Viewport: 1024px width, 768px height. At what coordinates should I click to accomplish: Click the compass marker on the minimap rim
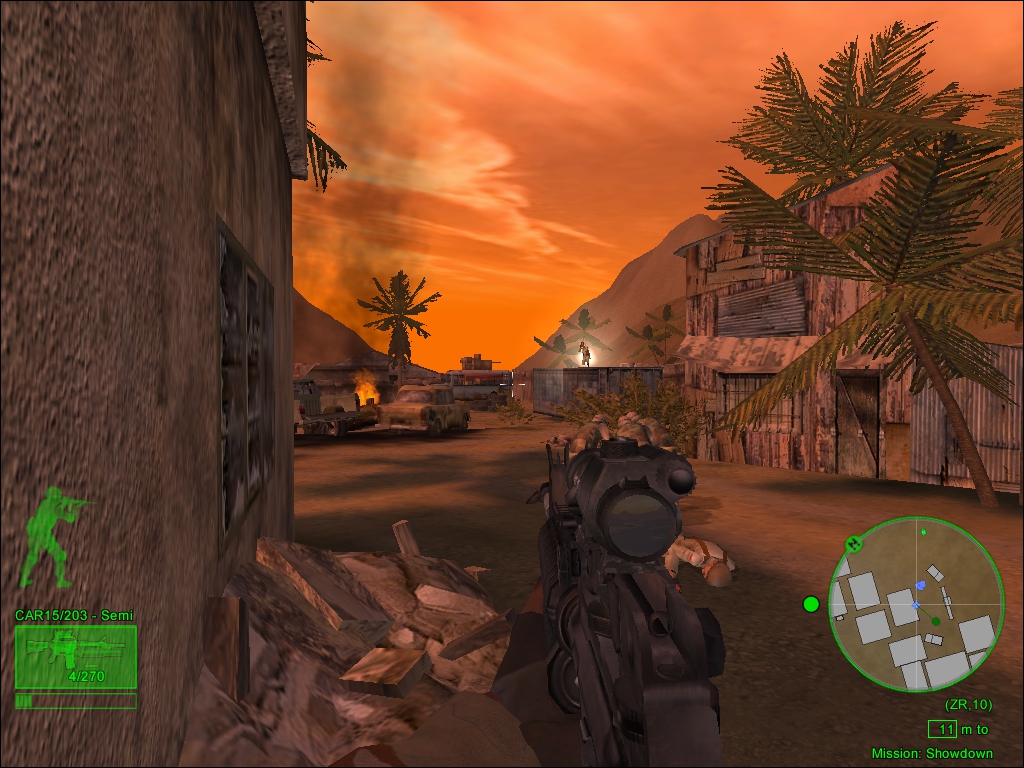click(x=853, y=544)
